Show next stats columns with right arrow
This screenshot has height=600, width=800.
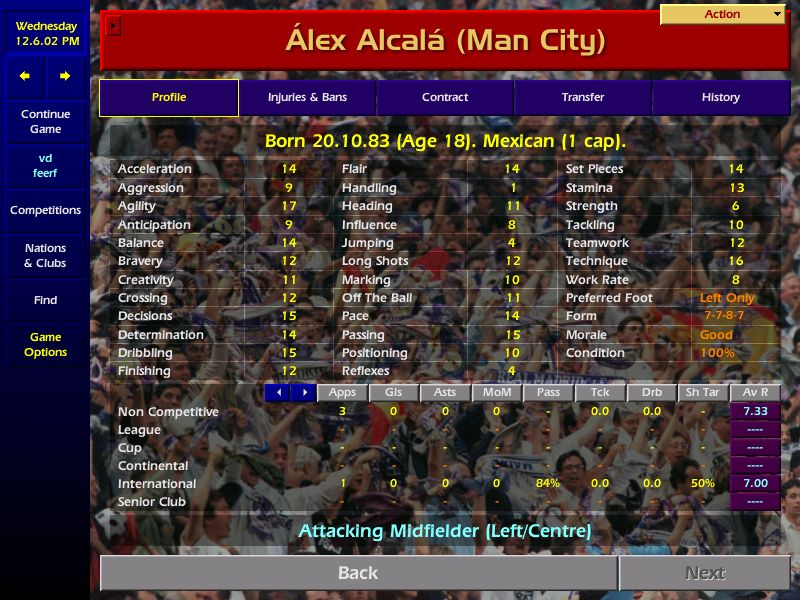(x=304, y=393)
